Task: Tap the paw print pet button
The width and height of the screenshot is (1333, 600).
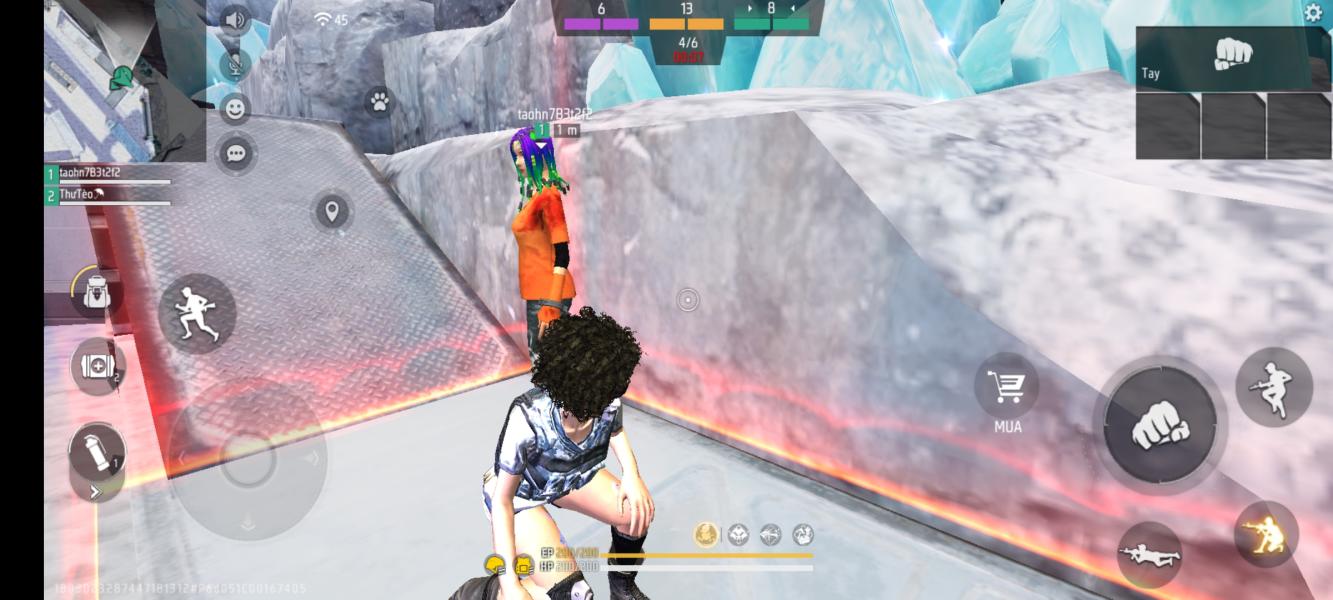Action: click(x=379, y=101)
